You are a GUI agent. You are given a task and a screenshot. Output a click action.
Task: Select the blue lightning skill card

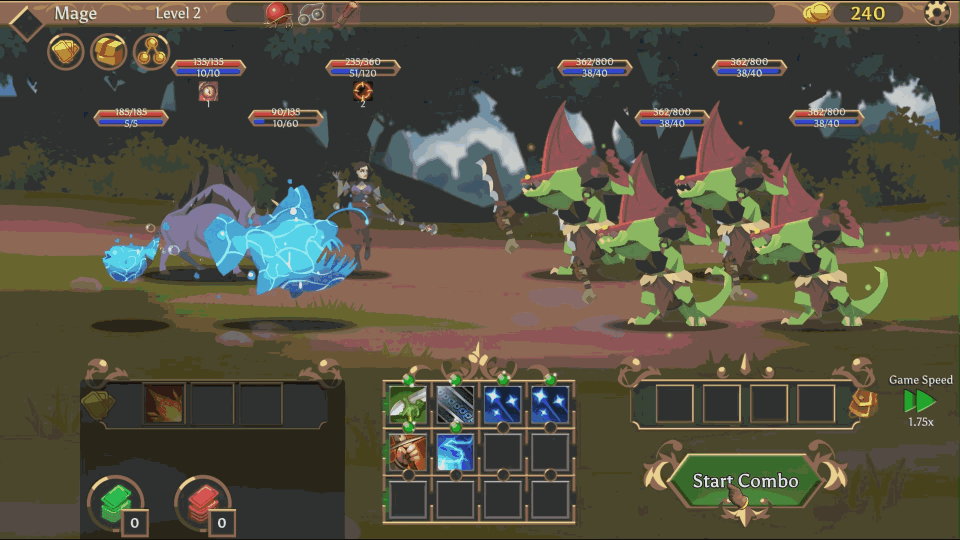[456, 452]
